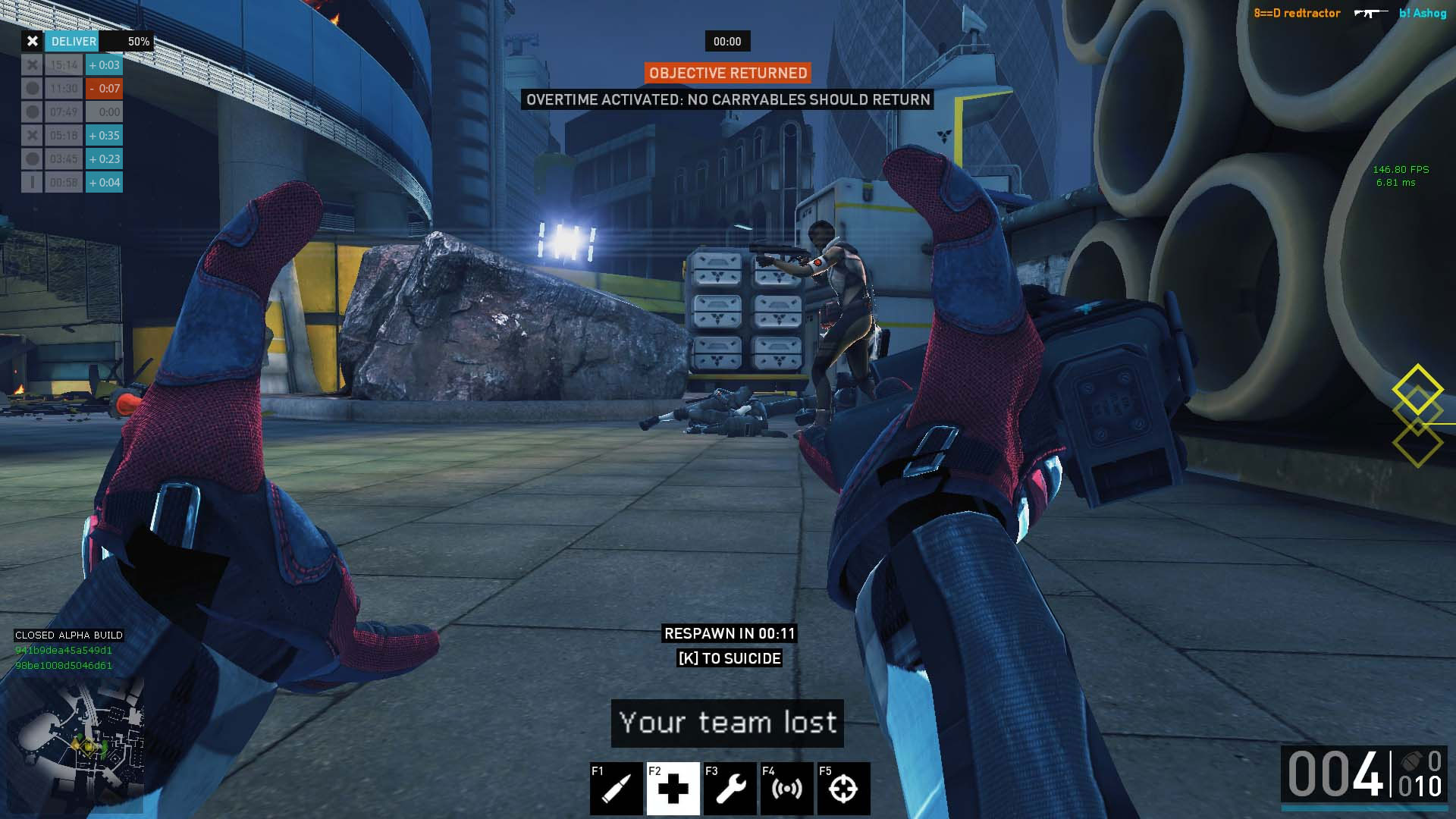Select the F5 crosshair recon class slot
The width and height of the screenshot is (1456, 819).
click(843, 789)
